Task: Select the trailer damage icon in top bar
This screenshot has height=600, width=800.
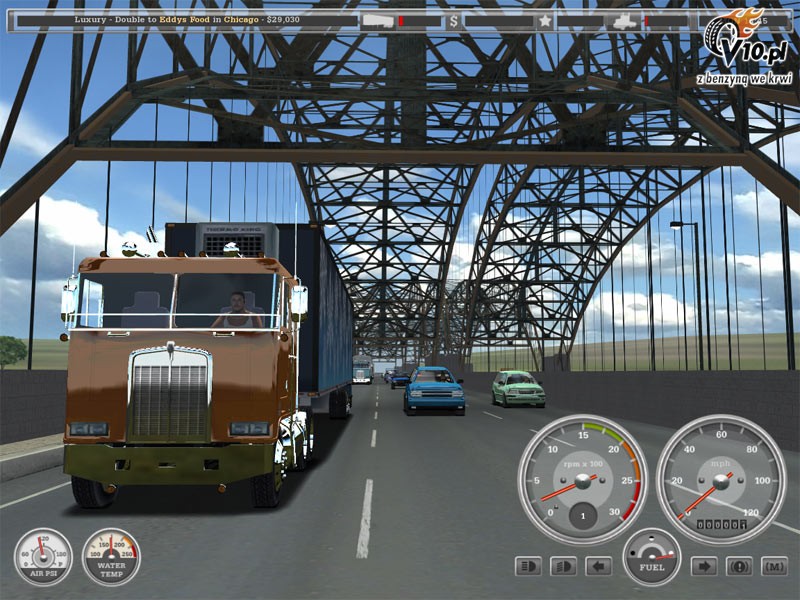Action: (377, 20)
